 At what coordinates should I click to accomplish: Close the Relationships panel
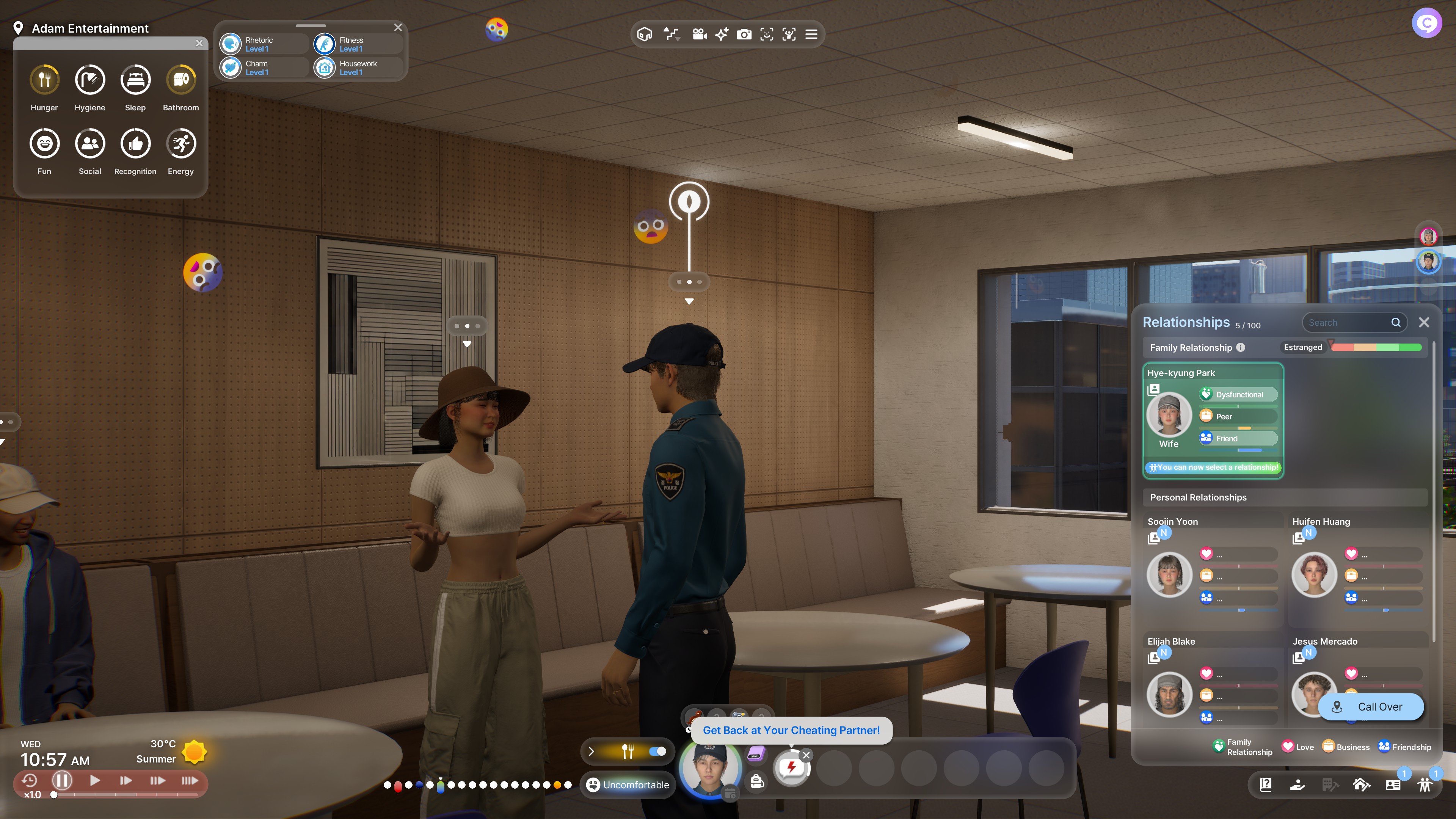point(1424,322)
